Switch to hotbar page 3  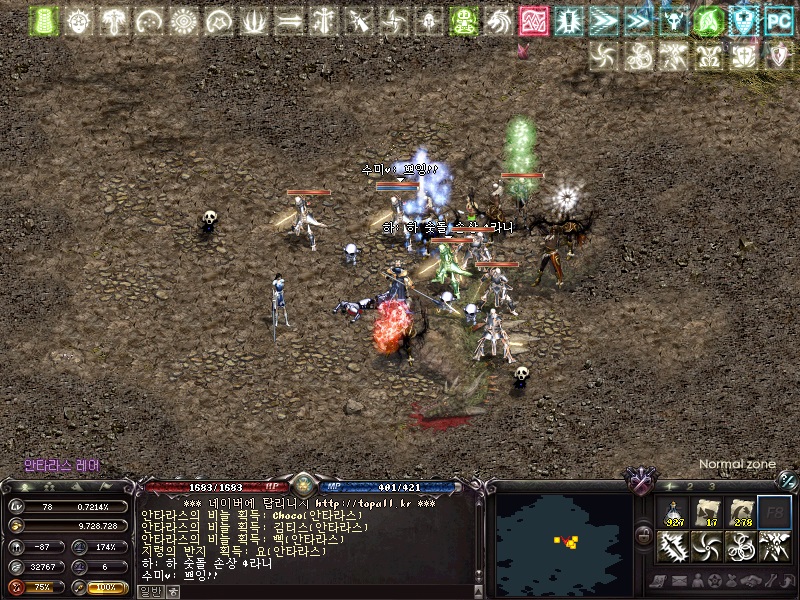[x=713, y=485]
